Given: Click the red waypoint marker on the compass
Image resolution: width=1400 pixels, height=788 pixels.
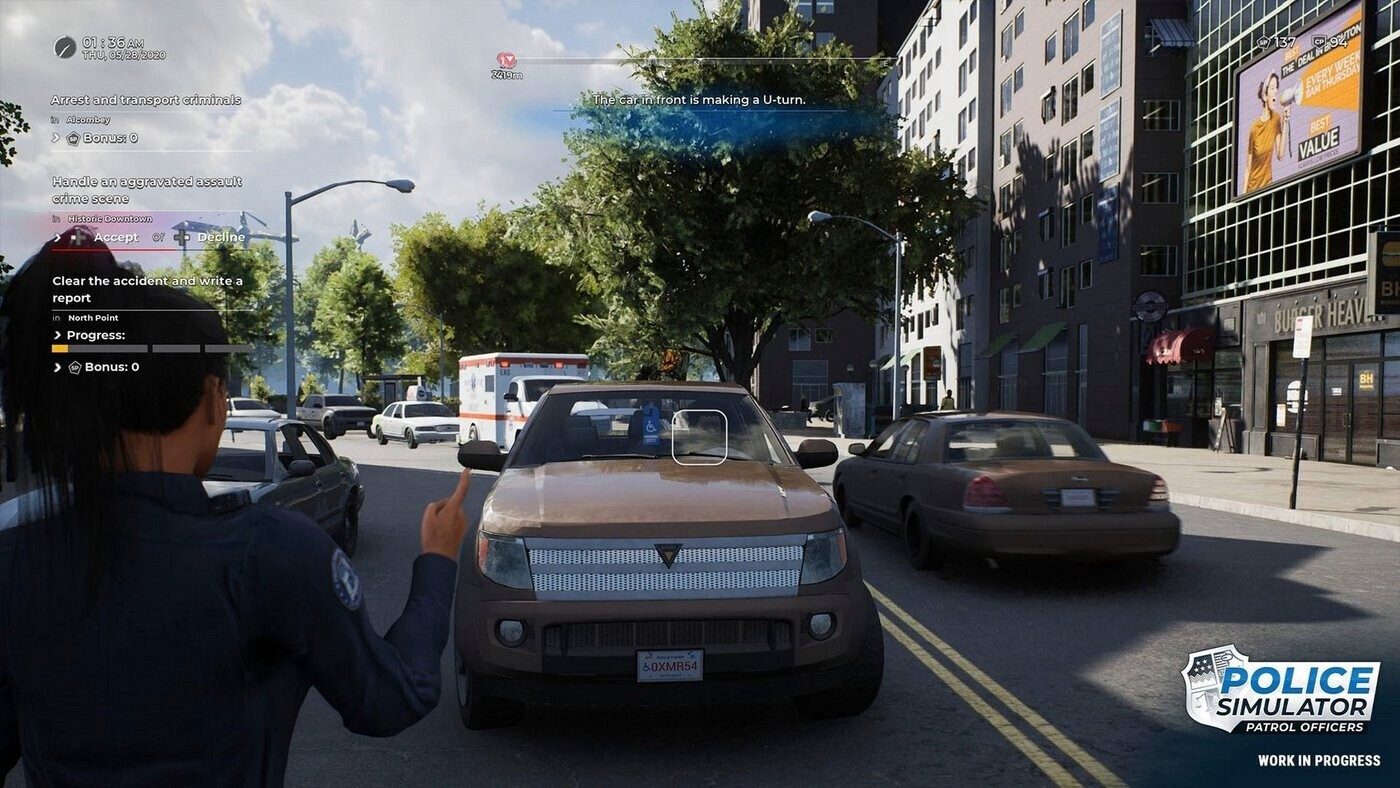Looking at the screenshot, I should click(506, 60).
